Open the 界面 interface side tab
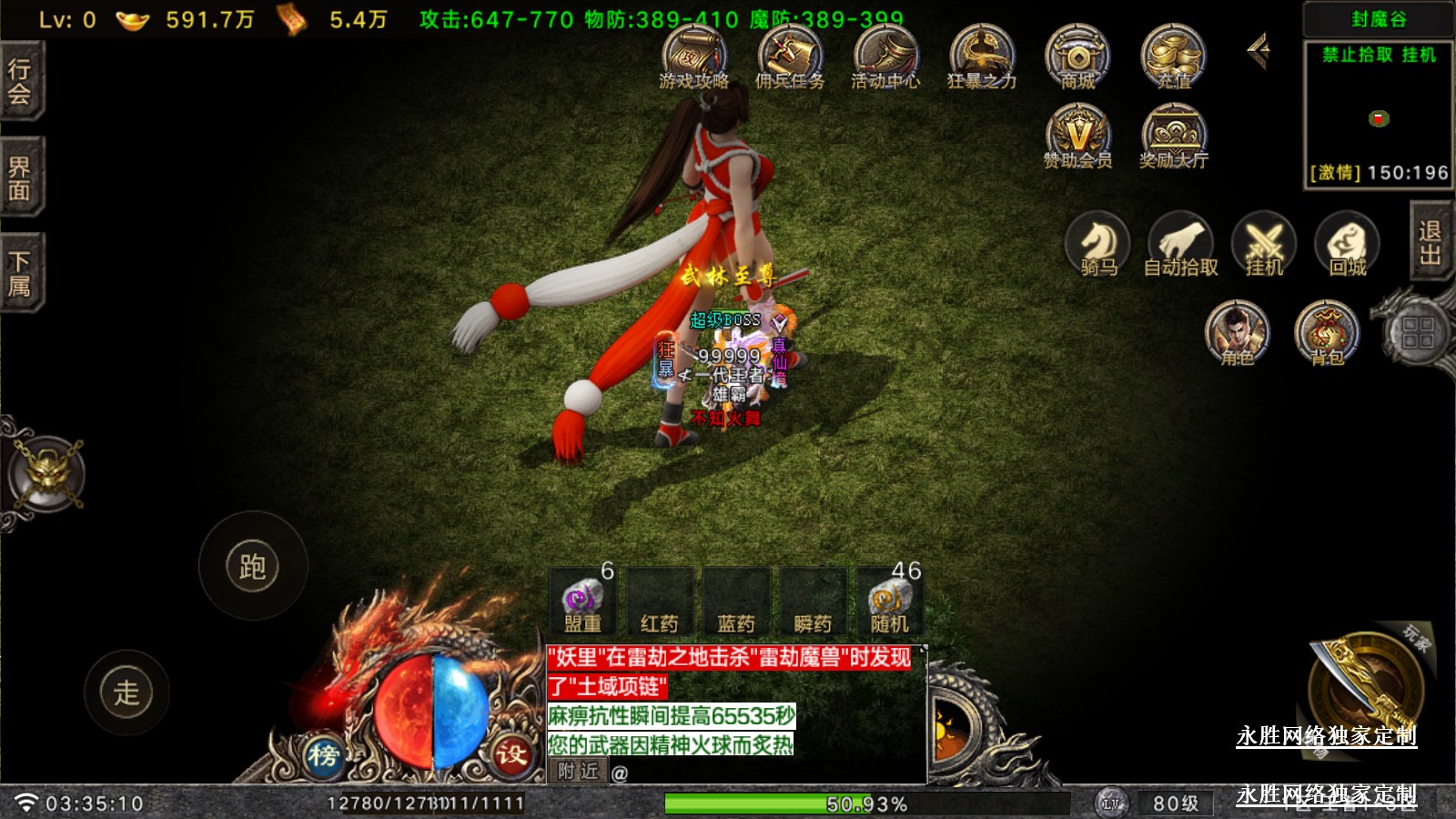 pos(20,178)
